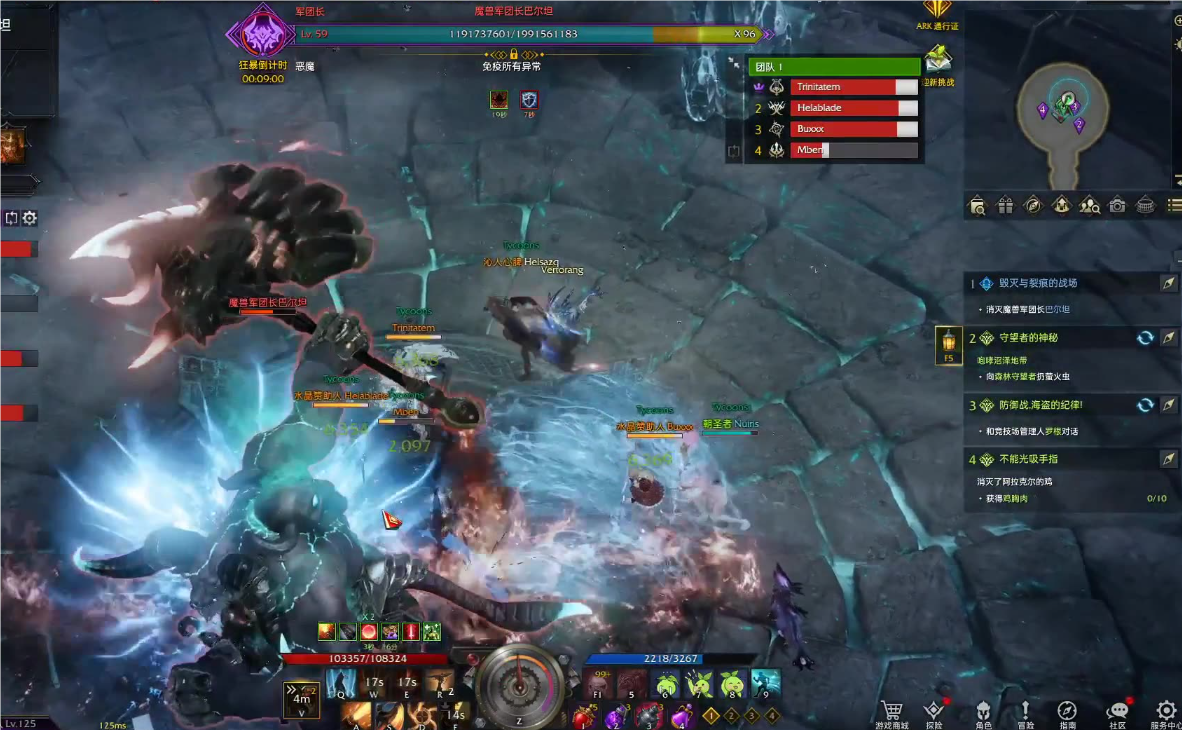Open the 服务中心 service center
This screenshot has height=730, width=1182.
(x=1166, y=711)
